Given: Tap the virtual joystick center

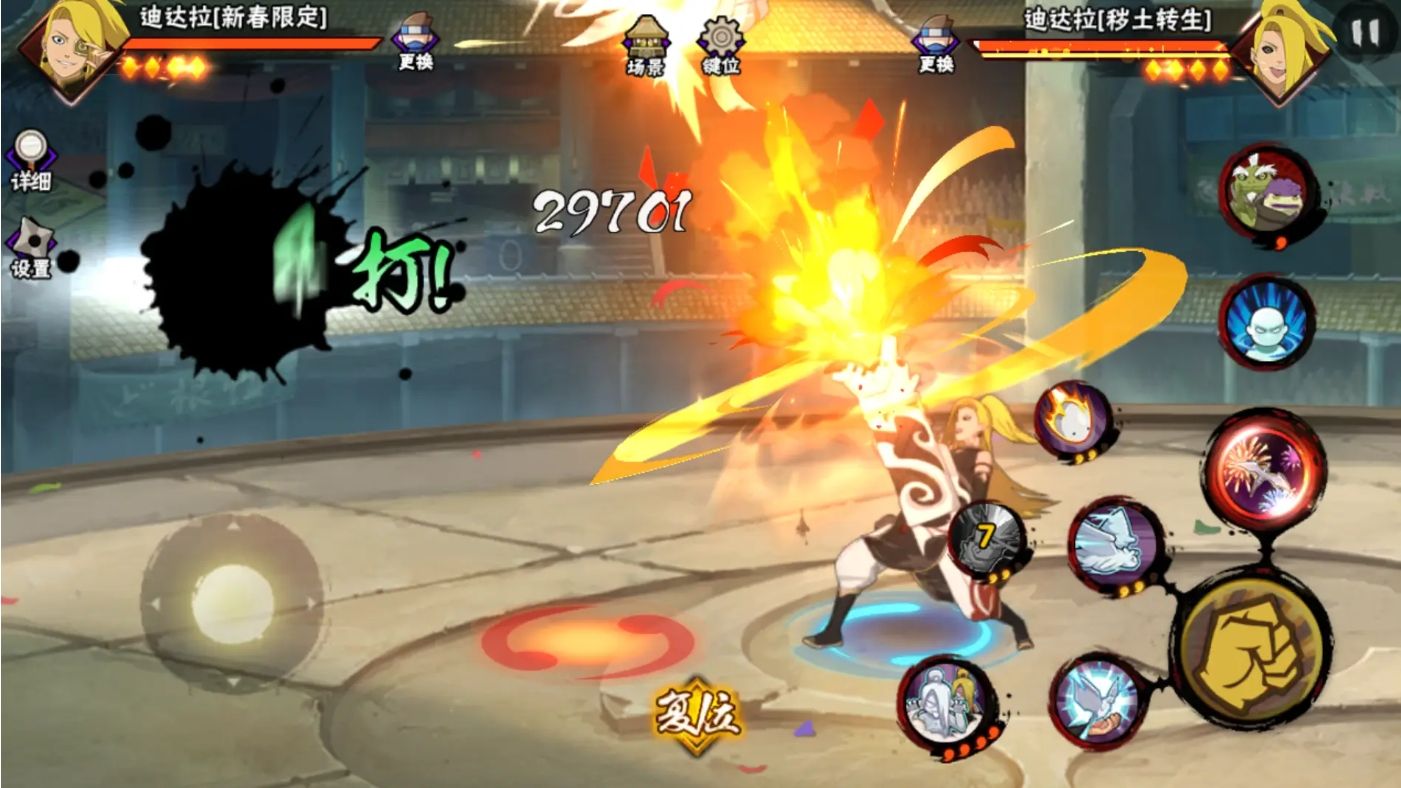Looking at the screenshot, I should (232, 603).
